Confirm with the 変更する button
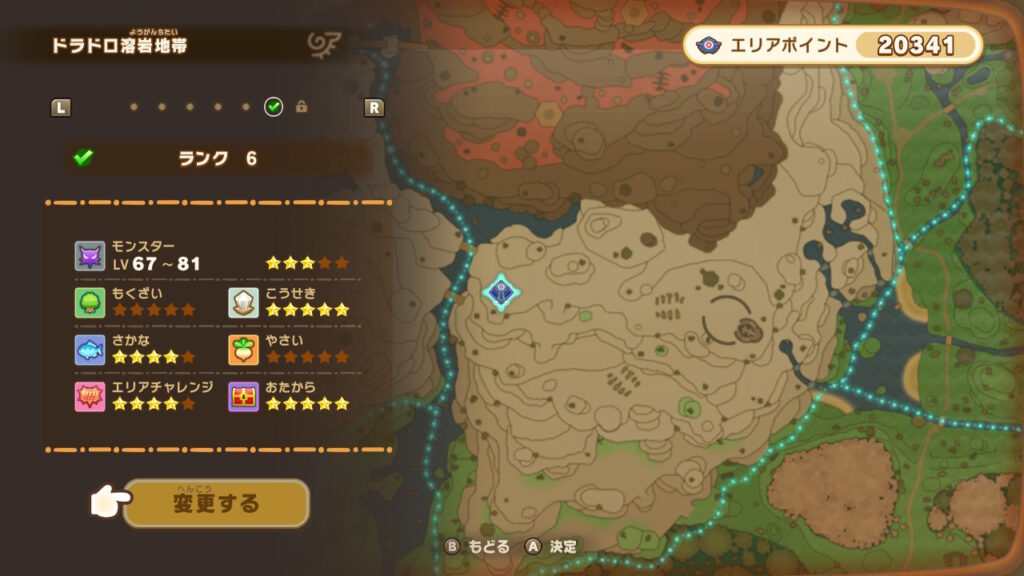1024x576 pixels. [x=216, y=503]
